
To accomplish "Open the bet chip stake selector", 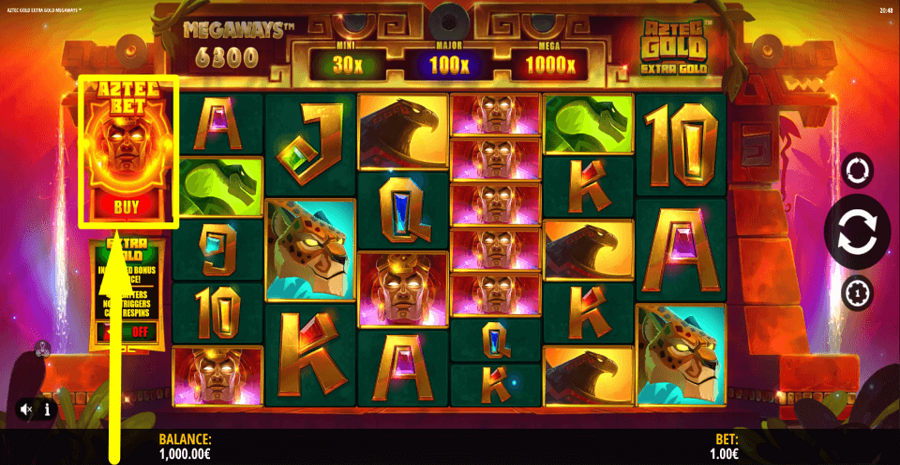I will pyautogui.click(x=858, y=293).
